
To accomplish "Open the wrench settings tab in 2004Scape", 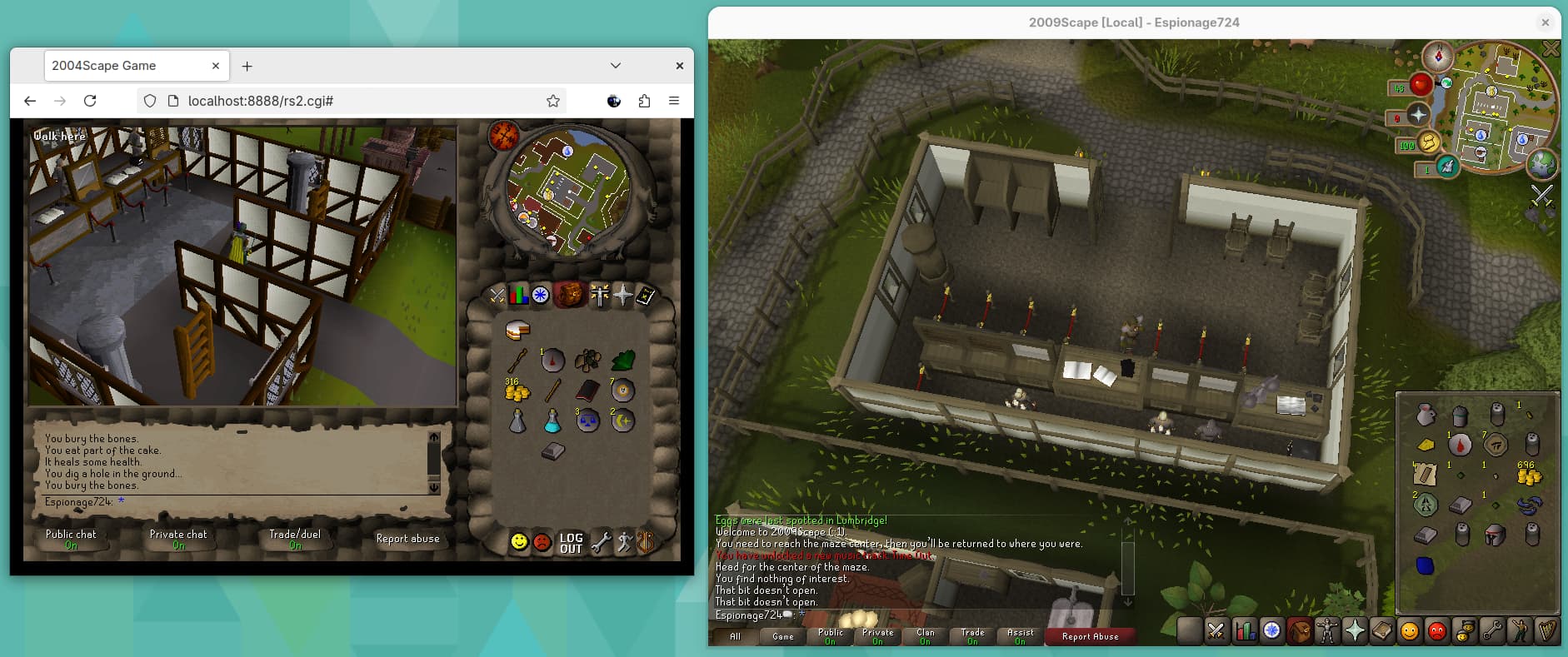I will click(x=601, y=543).
